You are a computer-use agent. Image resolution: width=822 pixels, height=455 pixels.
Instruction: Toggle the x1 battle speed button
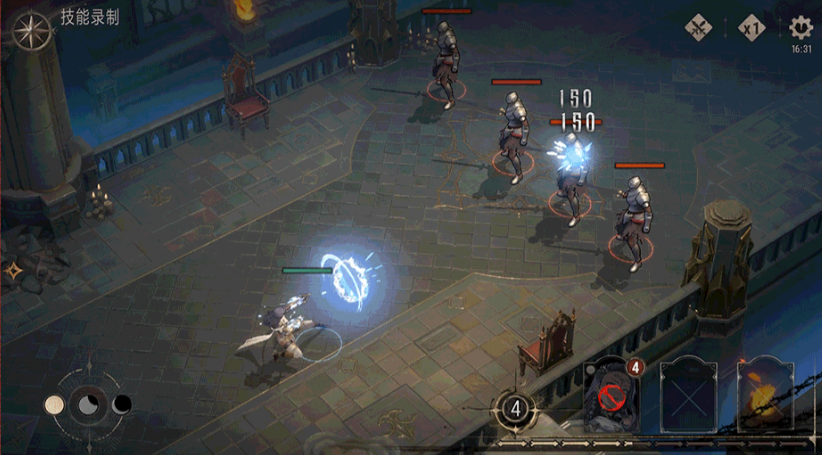[751, 28]
